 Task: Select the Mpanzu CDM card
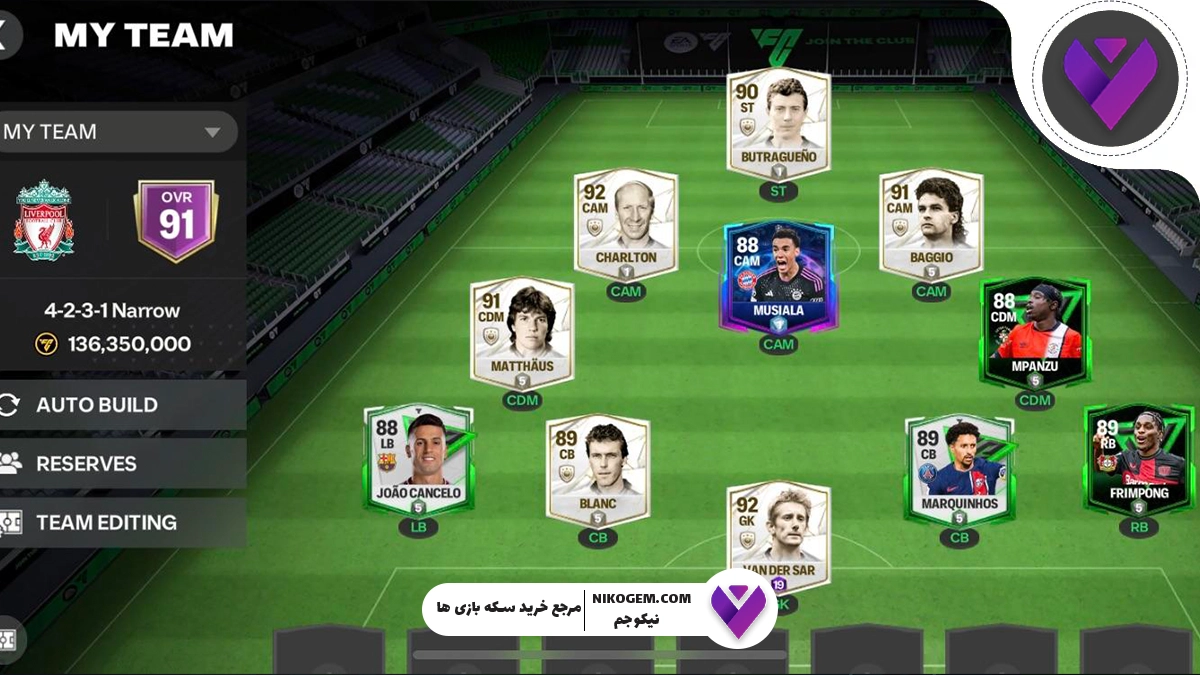pyautogui.click(x=1035, y=333)
